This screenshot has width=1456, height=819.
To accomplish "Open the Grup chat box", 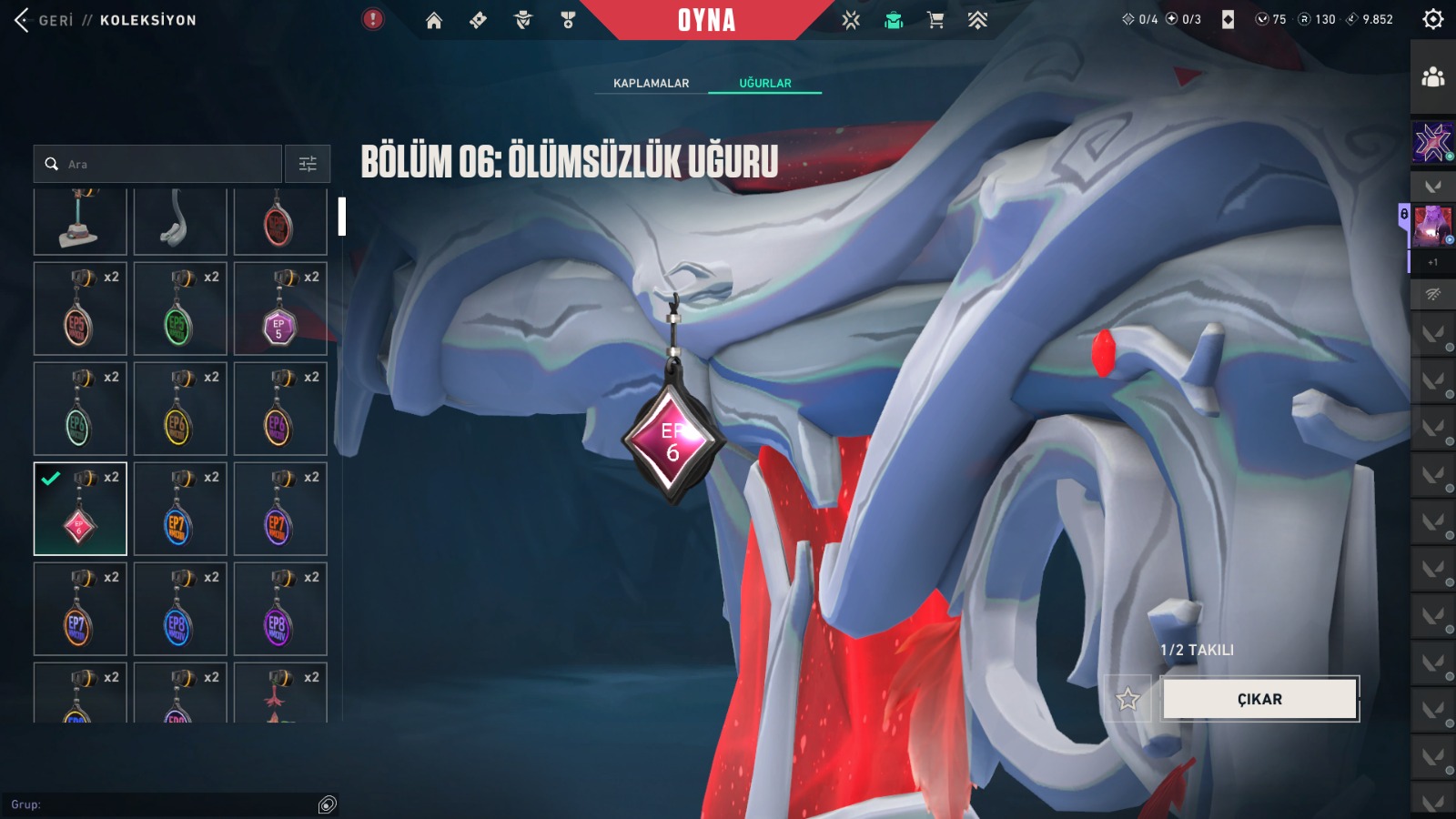I will [x=164, y=804].
